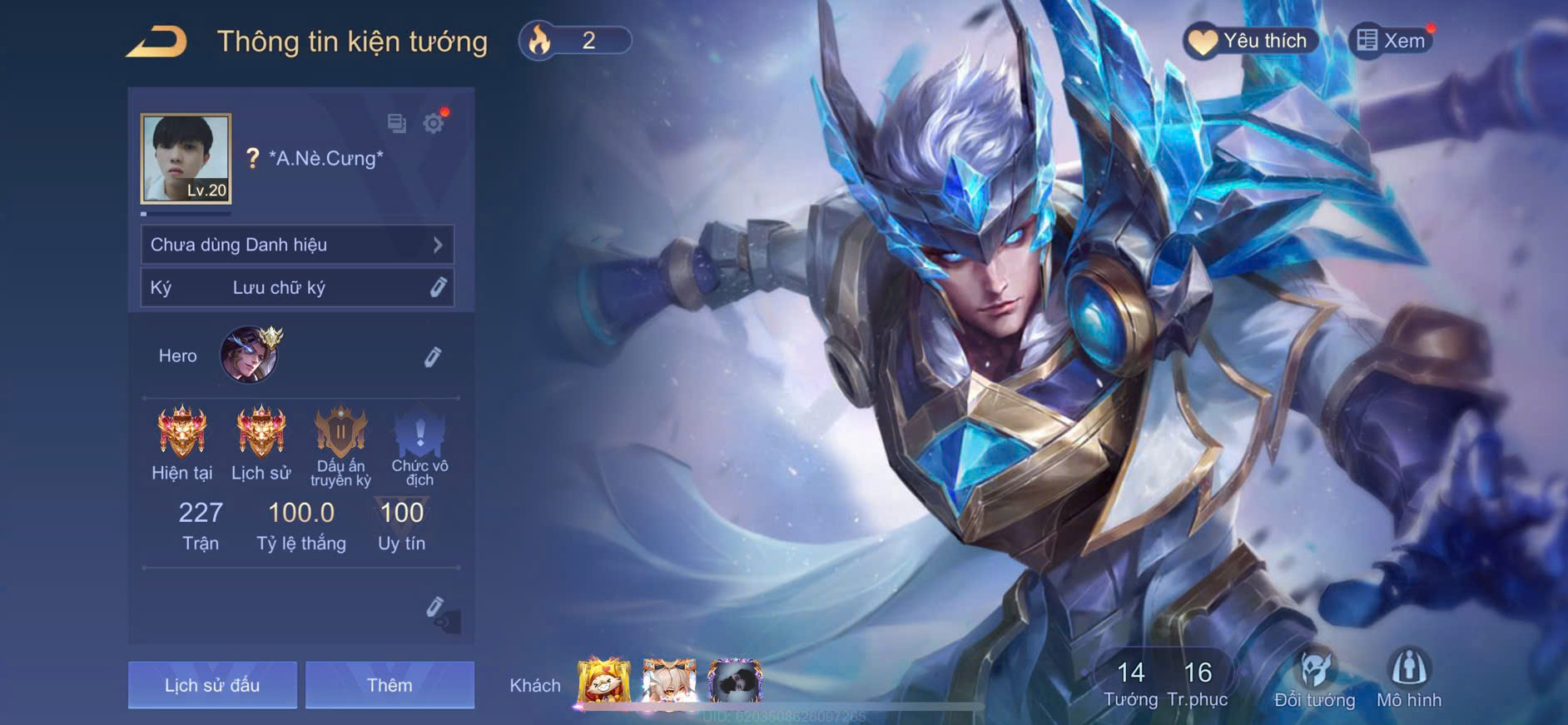This screenshot has width=1568, height=725.
Task: Show the 14 Tướng hero collection
Action: (1130, 683)
